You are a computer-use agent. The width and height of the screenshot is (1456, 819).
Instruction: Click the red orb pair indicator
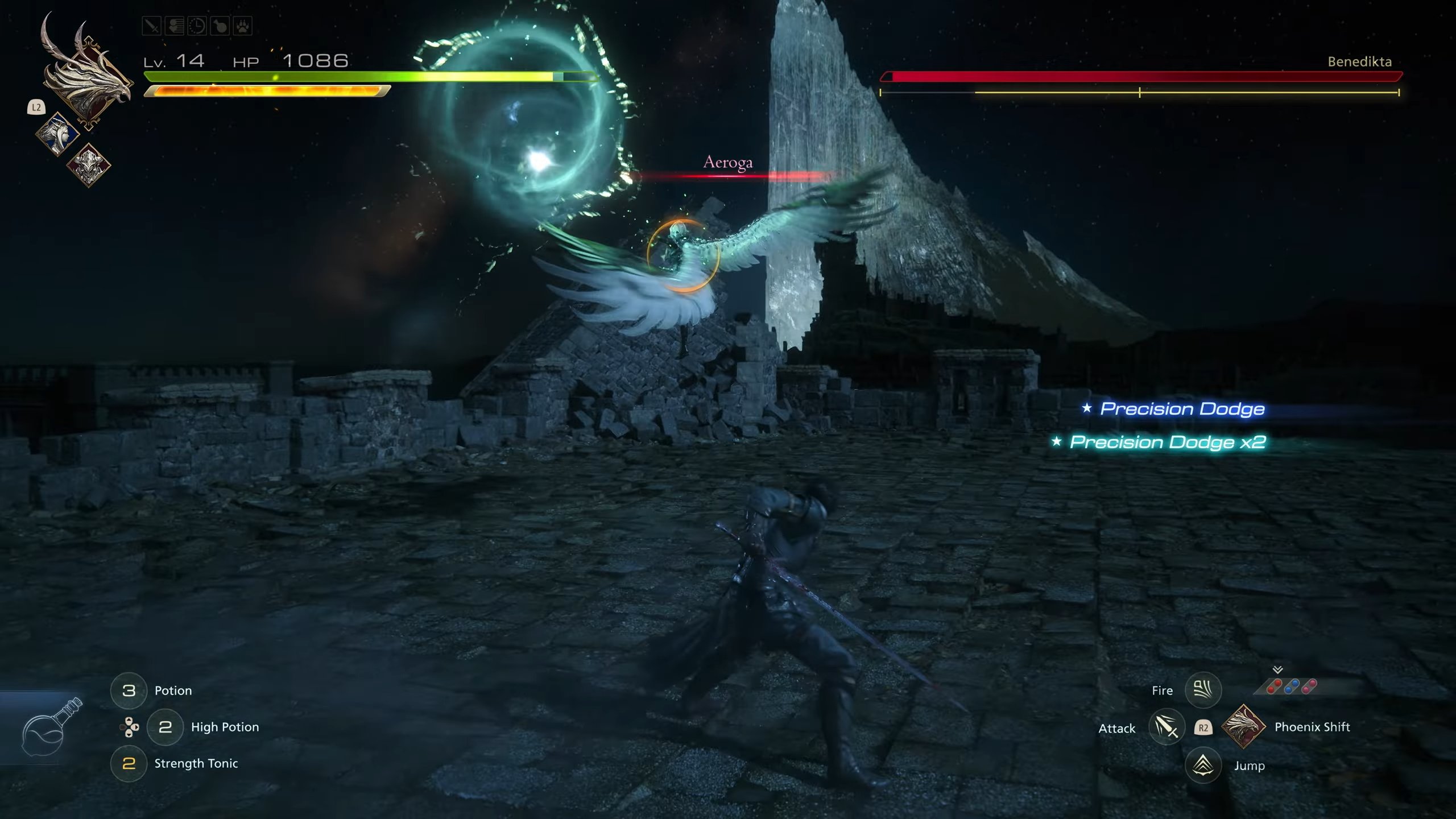click(1274, 687)
